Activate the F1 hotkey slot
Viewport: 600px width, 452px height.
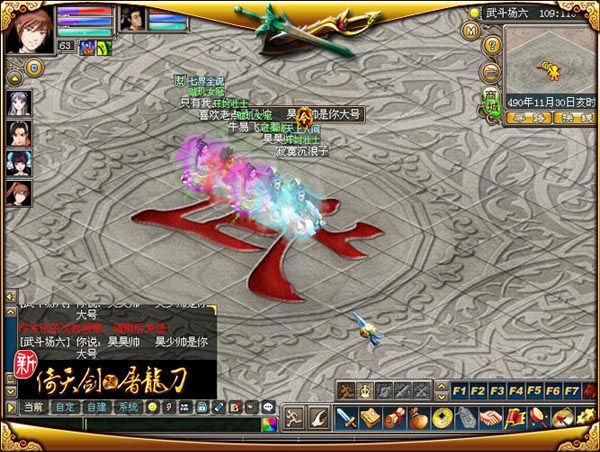[460, 390]
